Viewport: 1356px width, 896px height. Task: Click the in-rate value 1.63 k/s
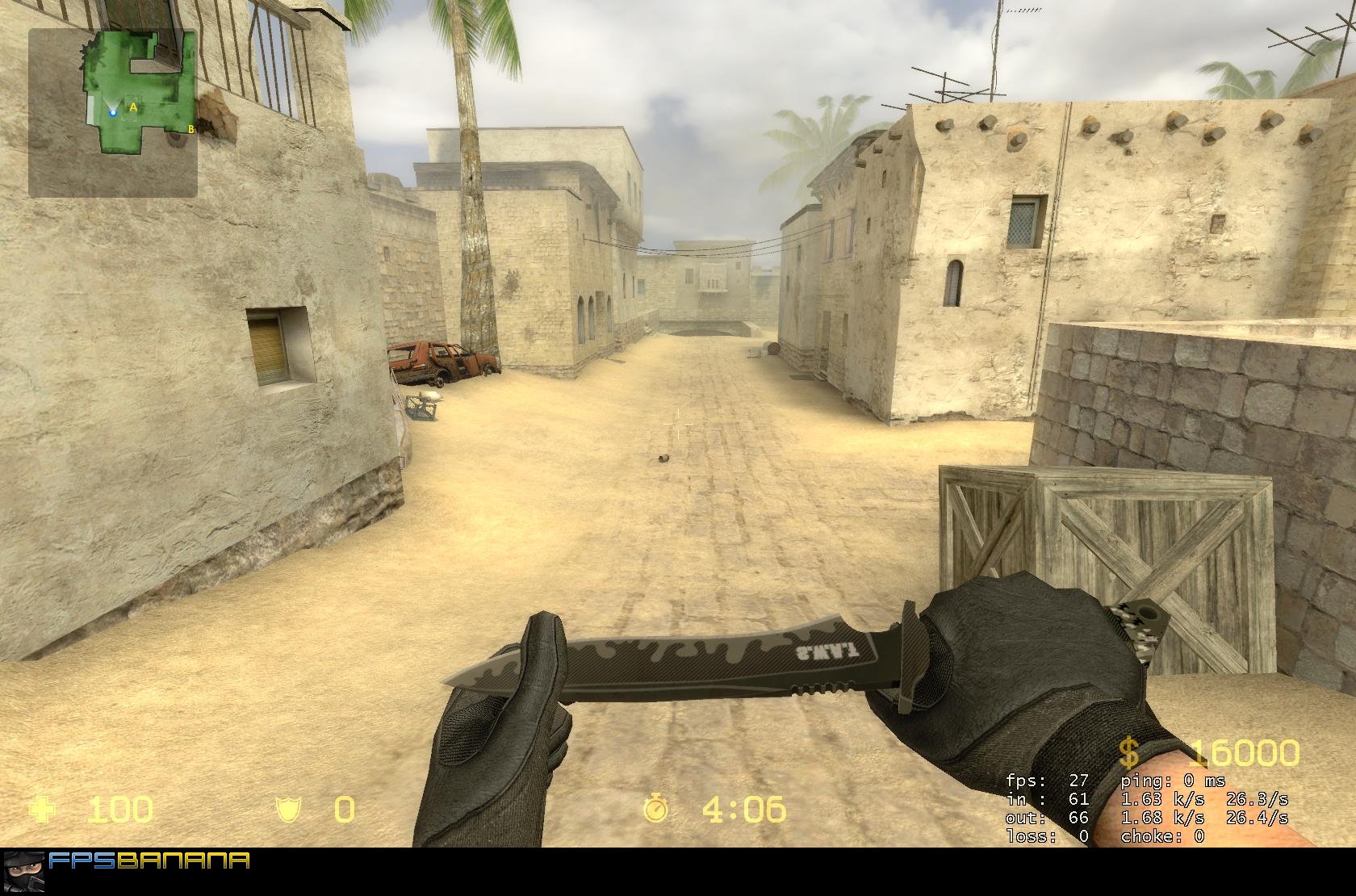coord(1161,798)
